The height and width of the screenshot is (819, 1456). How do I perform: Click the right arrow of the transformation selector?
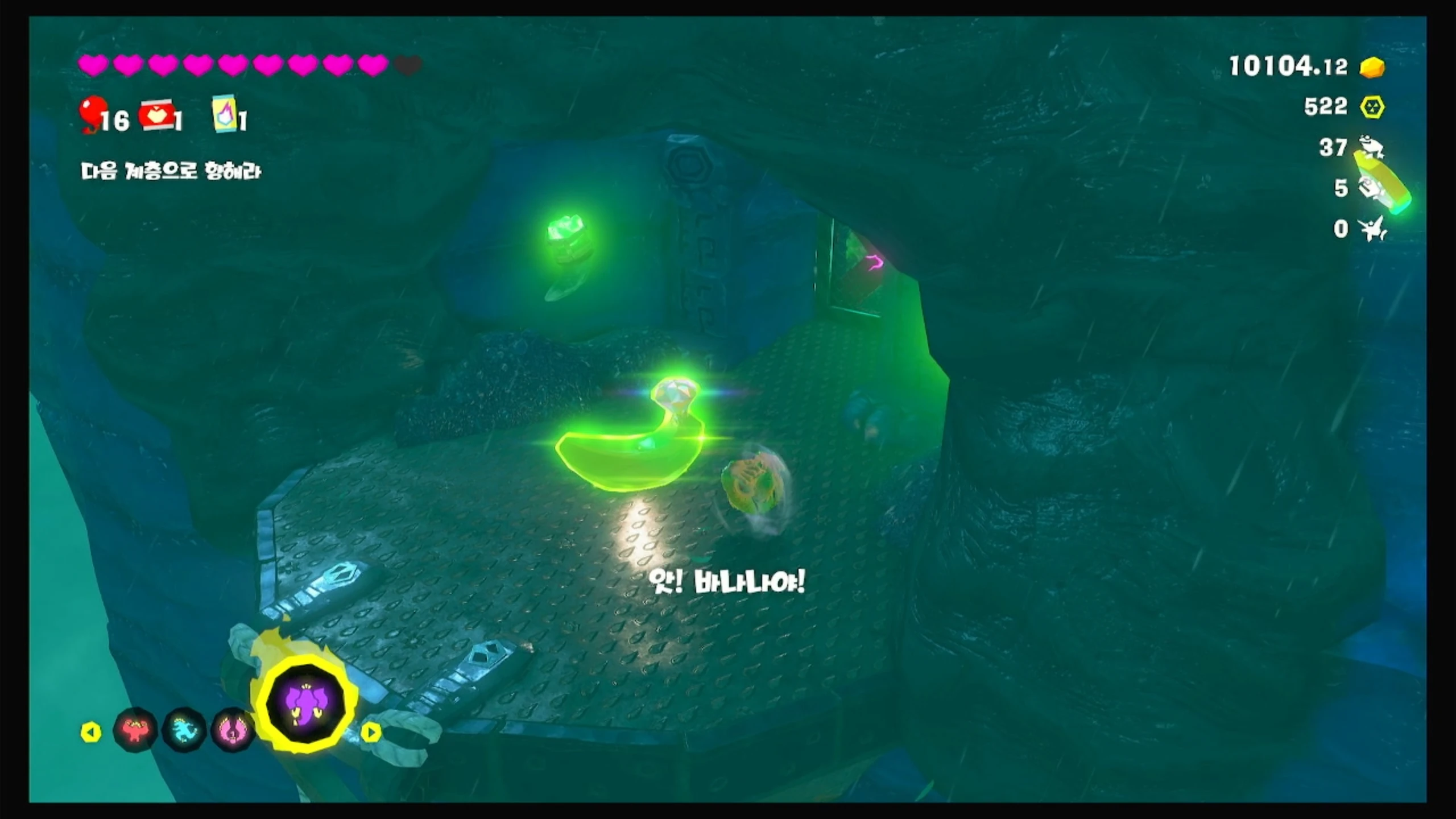(x=371, y=732)
